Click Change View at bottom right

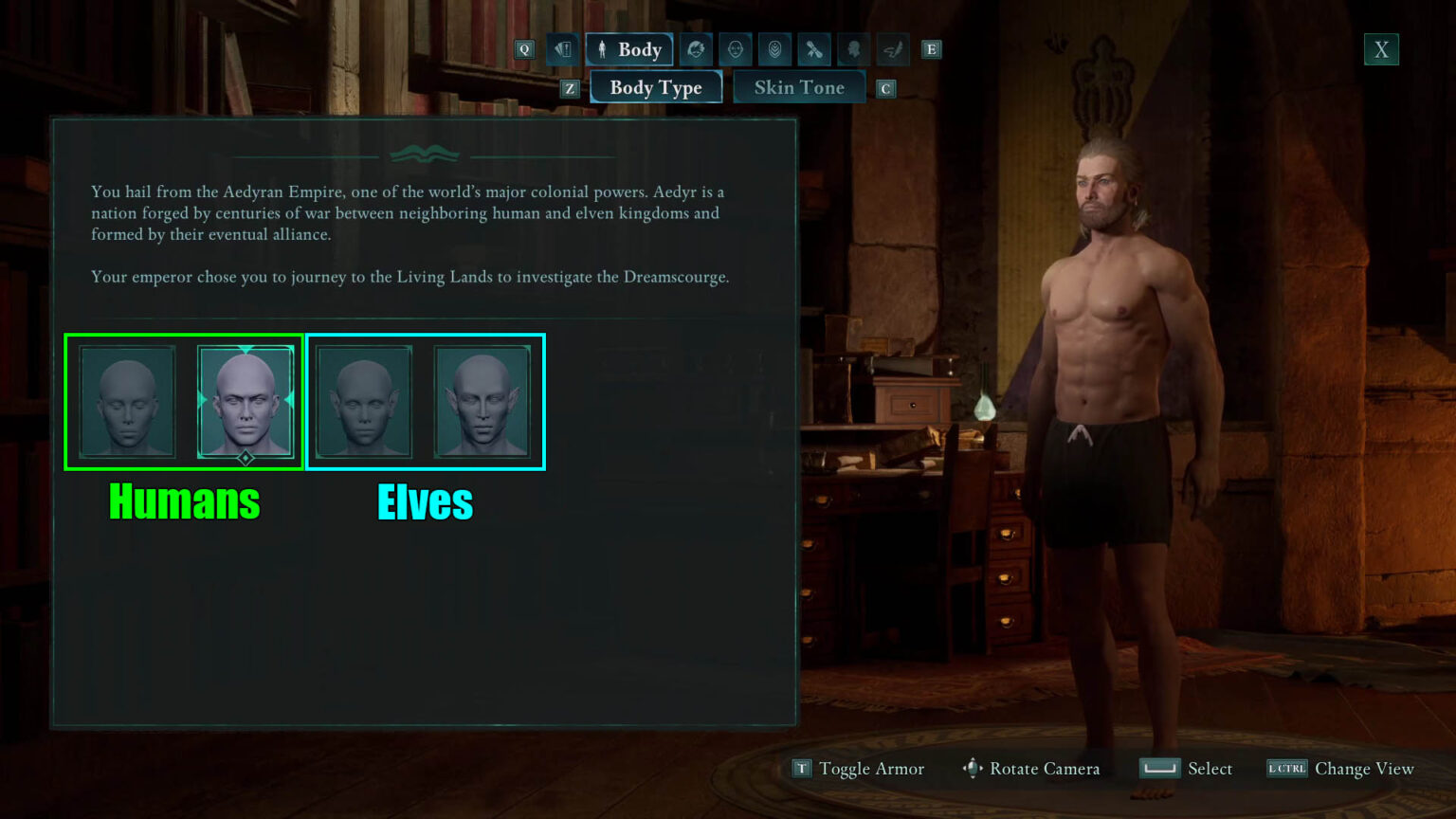point(1364,769)
